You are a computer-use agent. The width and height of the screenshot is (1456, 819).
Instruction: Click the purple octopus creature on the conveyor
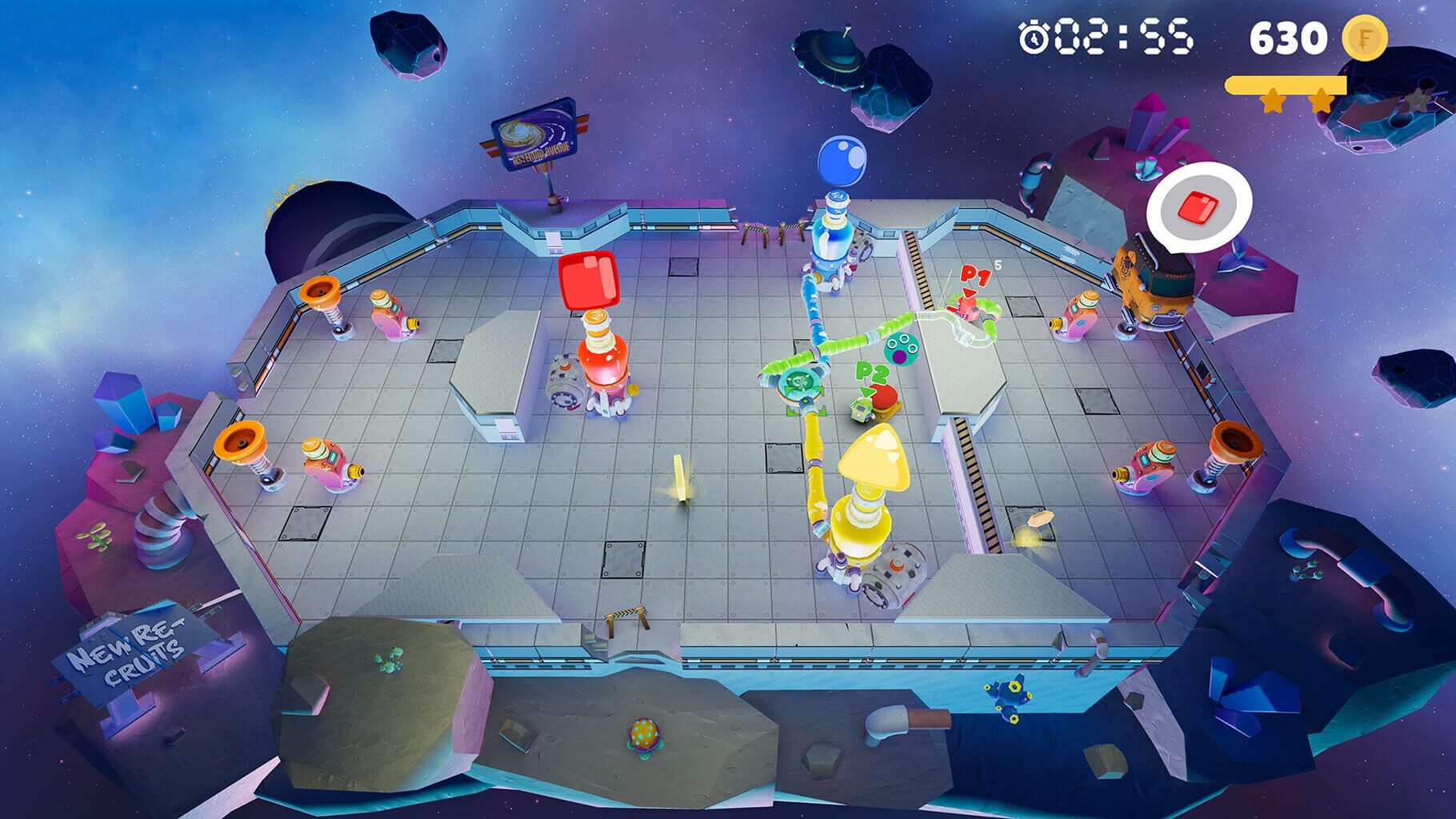pos(901,349)
